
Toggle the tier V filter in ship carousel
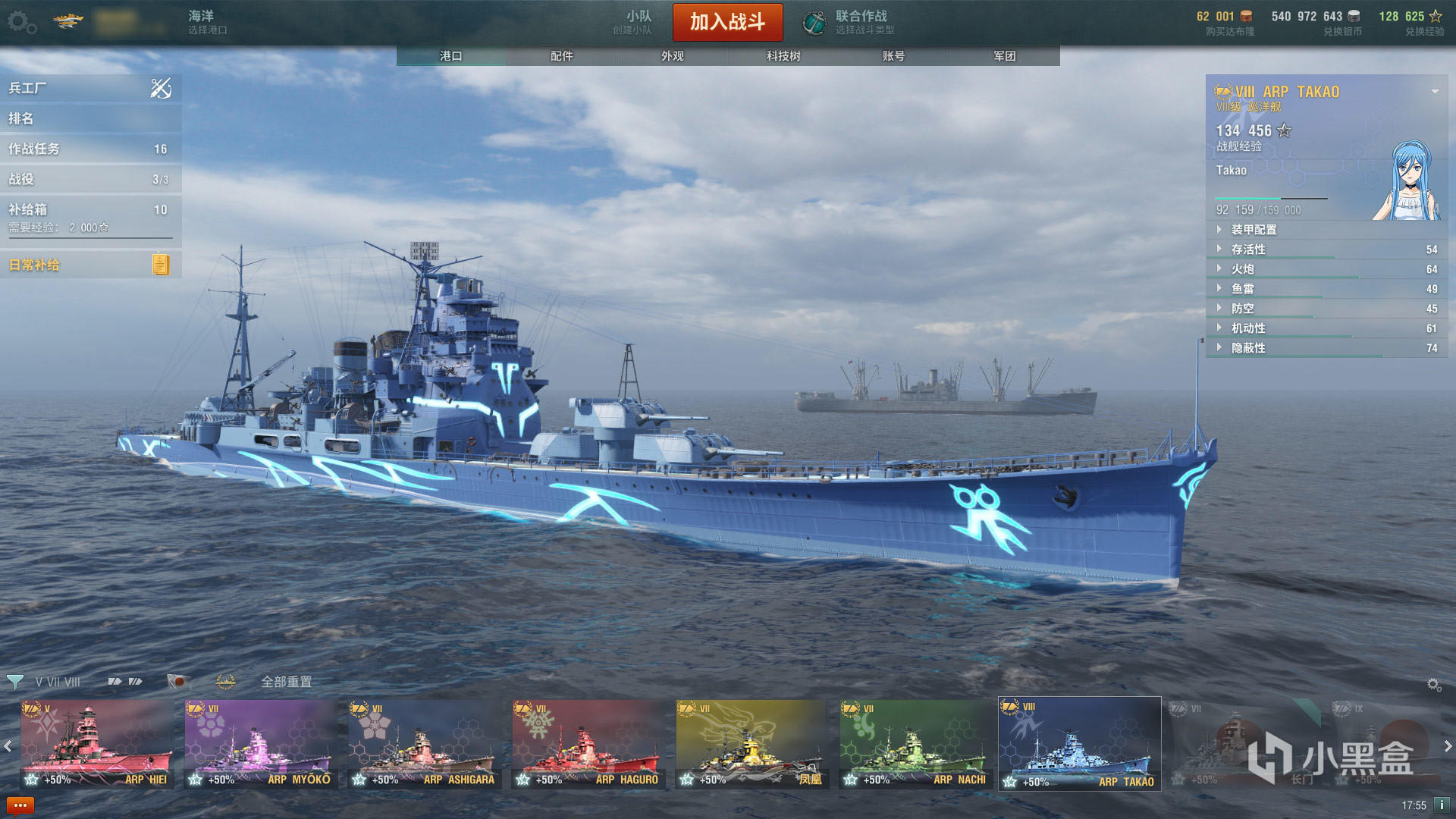click(39, 681)
